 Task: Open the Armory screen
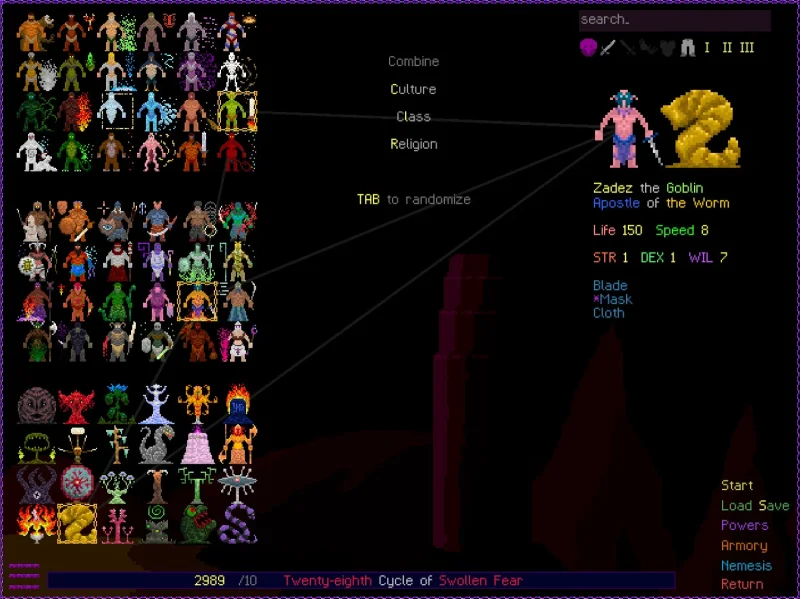744,546
